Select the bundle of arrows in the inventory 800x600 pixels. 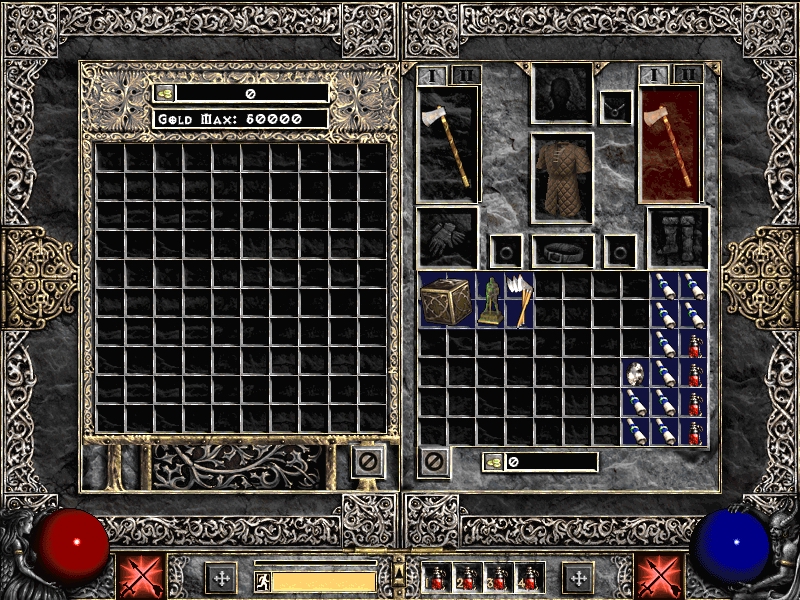pos(519,299)
